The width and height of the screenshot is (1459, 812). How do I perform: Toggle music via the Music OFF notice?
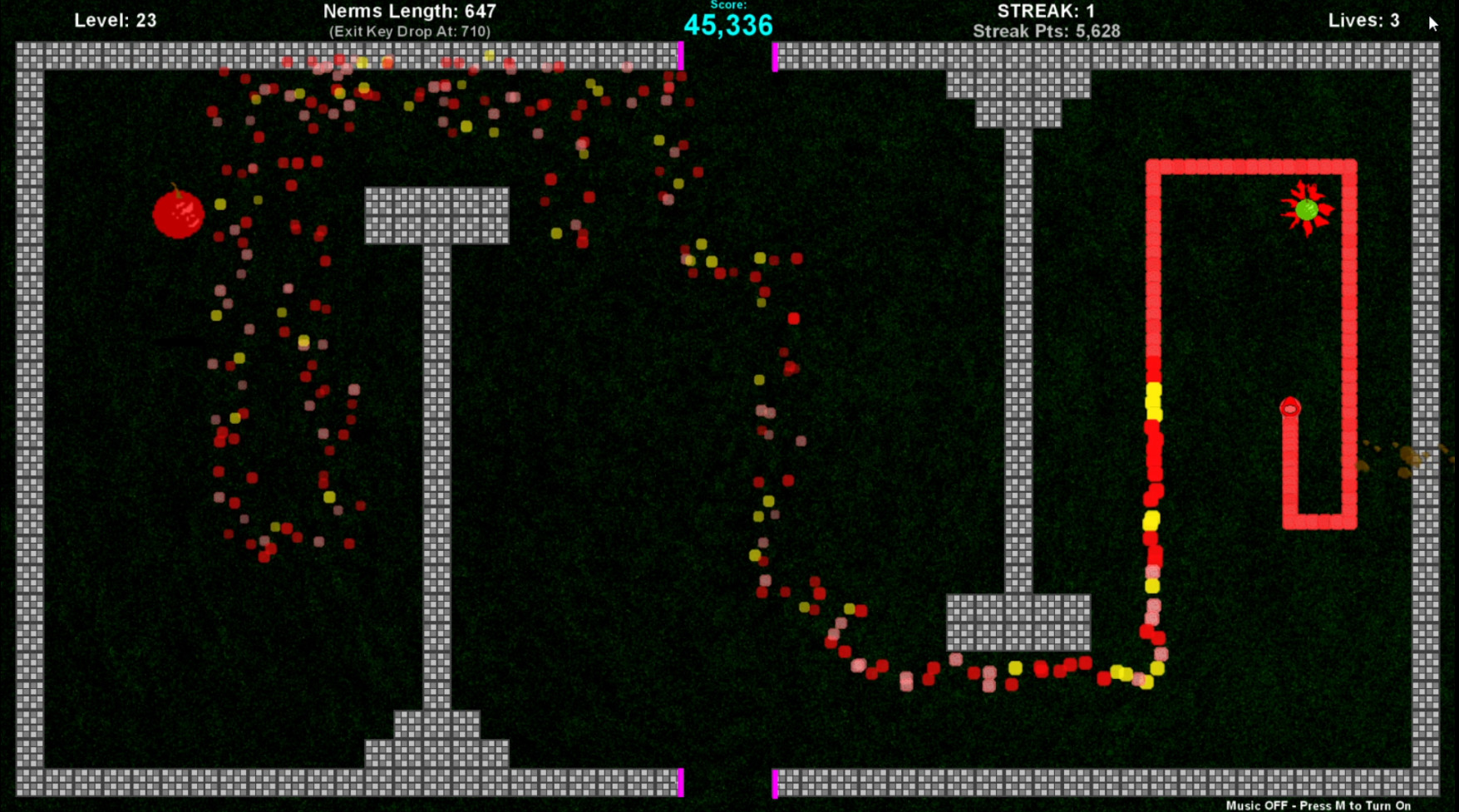click(x=1319, y=805)
